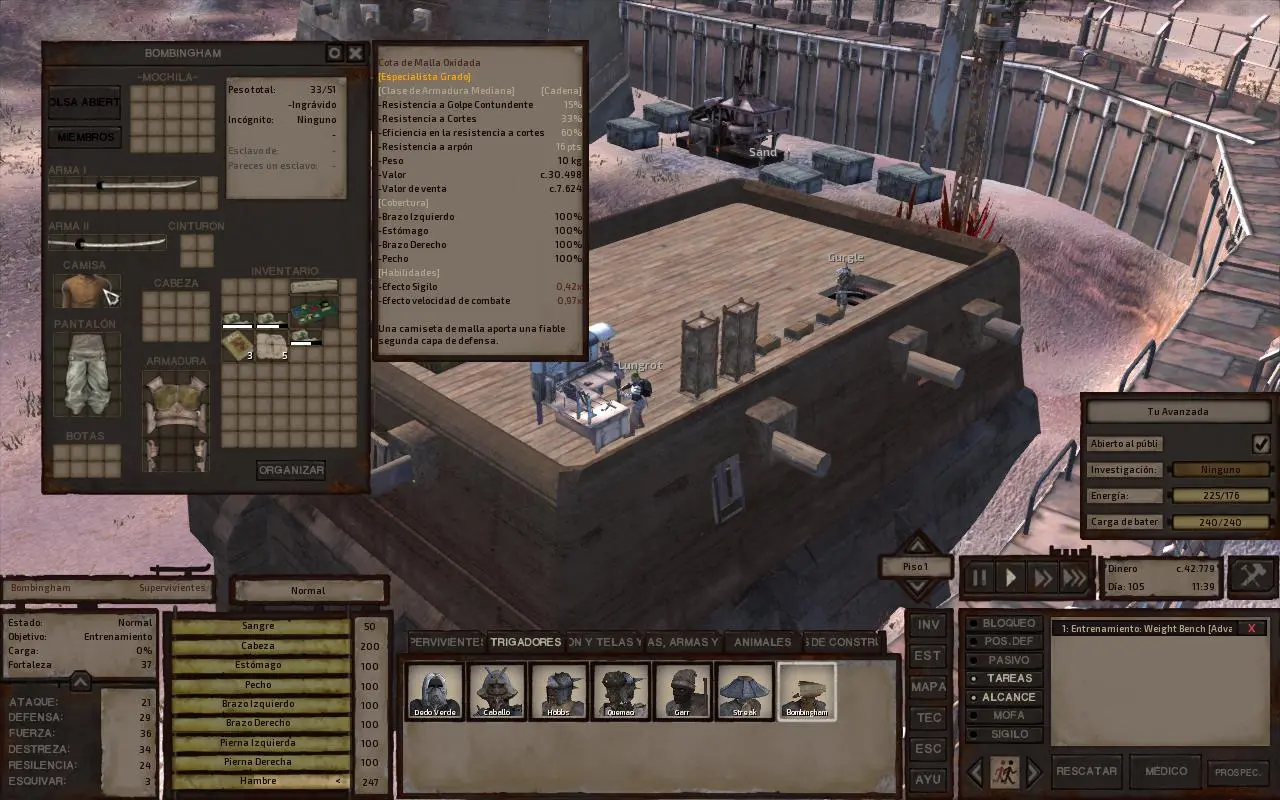Screen dimensions: 1280x800
Task: Open the build mode hammer button
Action: [1251, 577]
